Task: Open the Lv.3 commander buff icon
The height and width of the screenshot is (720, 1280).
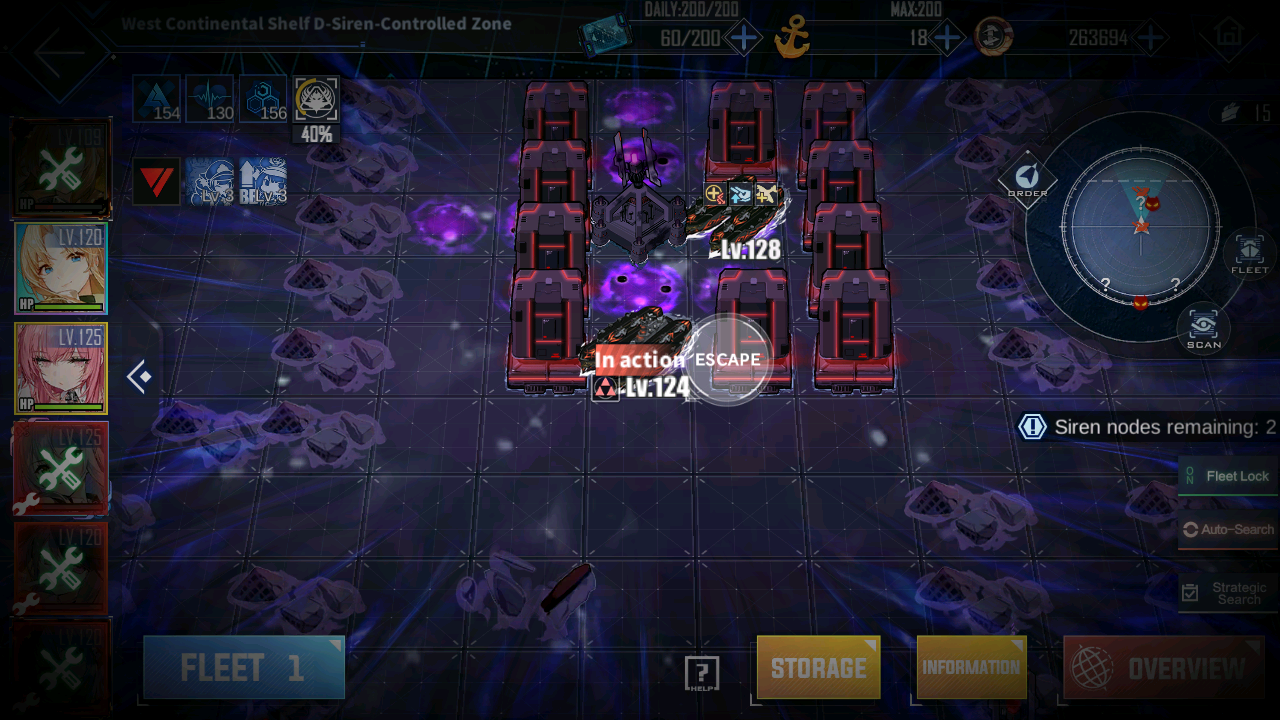Action: 211,183
